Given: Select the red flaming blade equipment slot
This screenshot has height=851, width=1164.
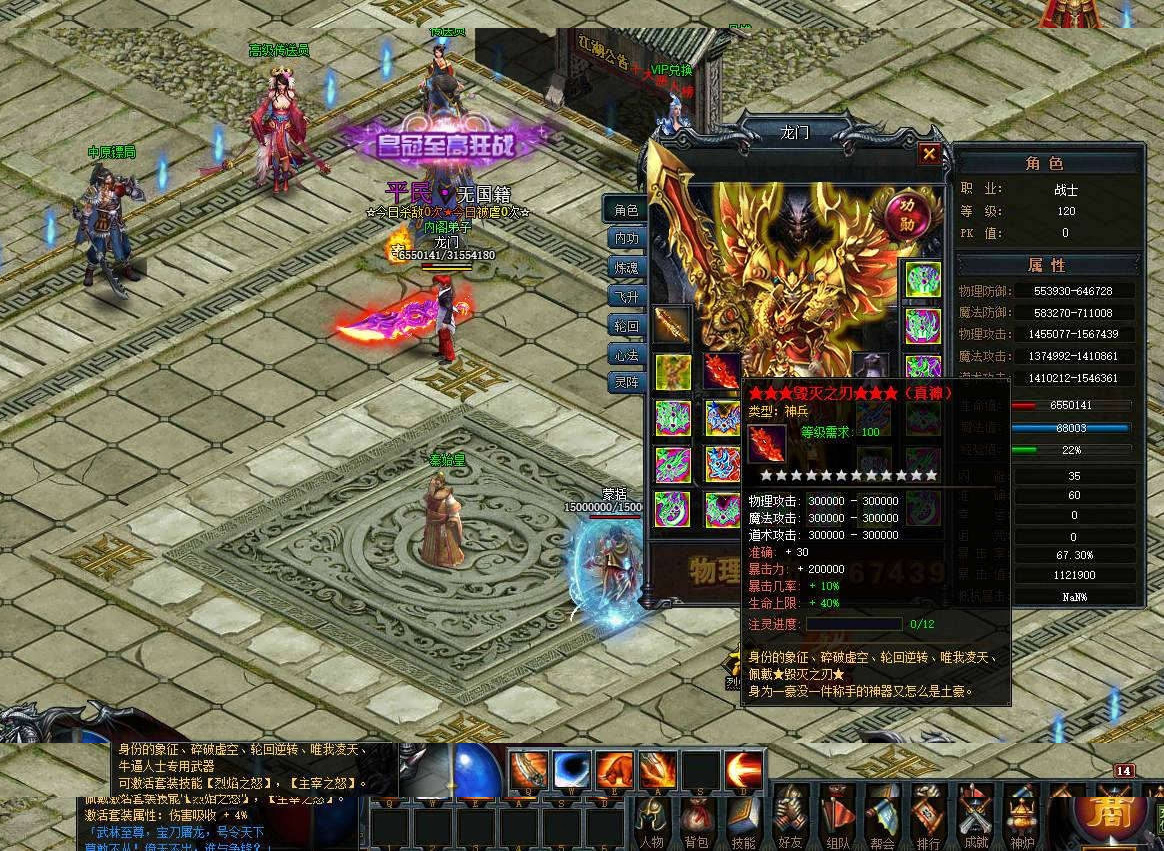Looking at the screenshot, I should (721, 371).
